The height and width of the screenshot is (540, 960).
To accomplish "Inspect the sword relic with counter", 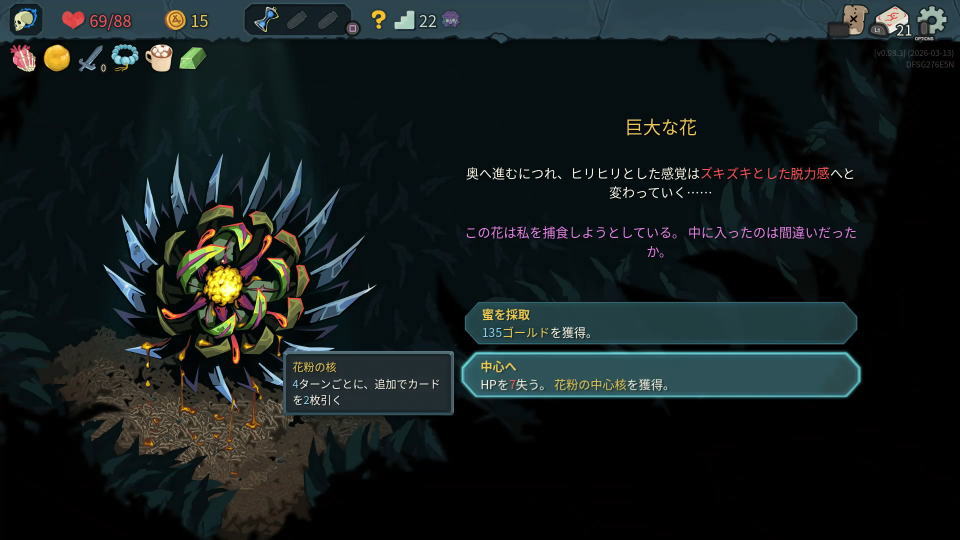I will (x=91, y=59).
